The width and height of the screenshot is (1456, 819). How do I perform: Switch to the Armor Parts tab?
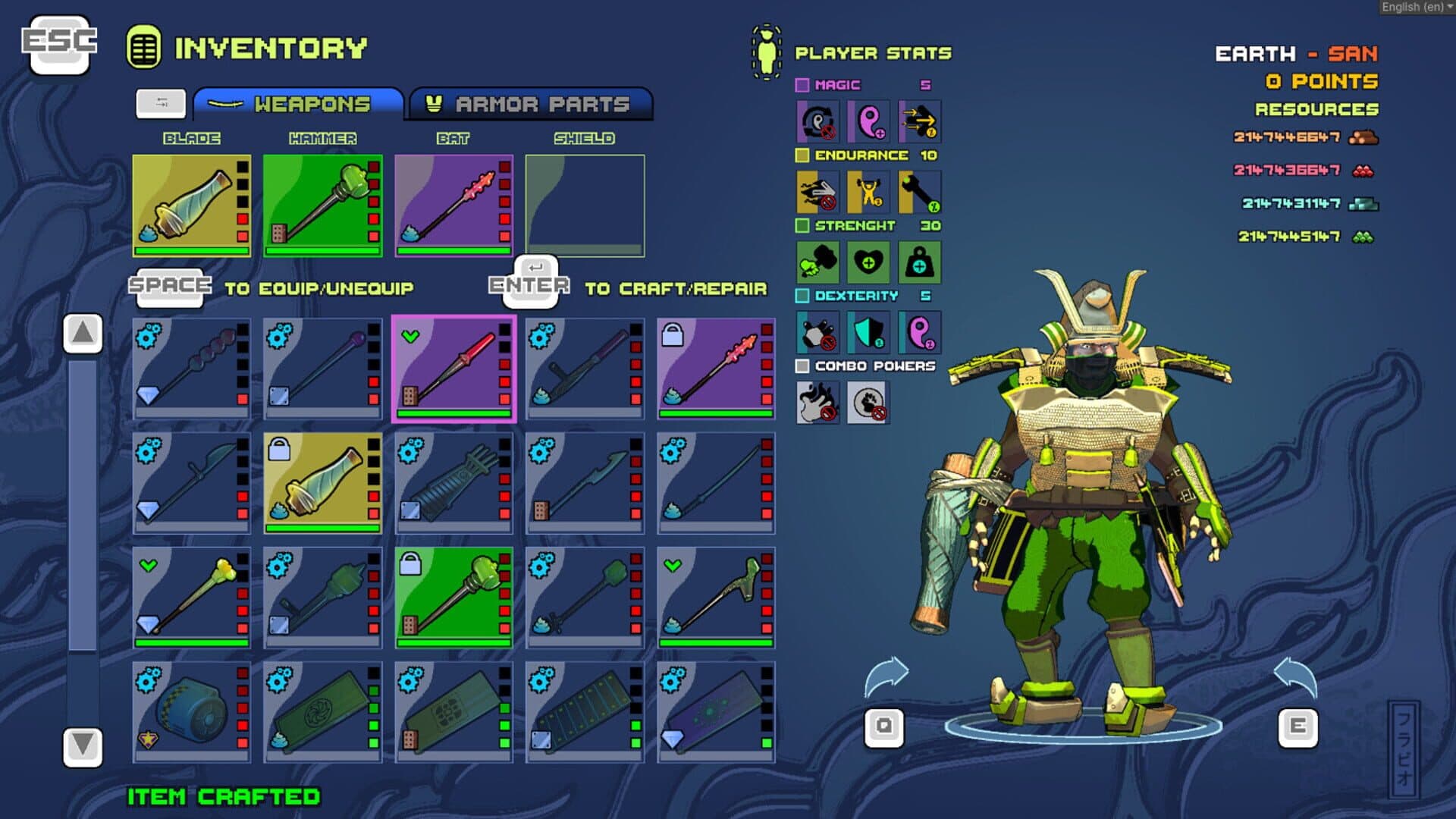pyautogui.click(x=531, y=104)
